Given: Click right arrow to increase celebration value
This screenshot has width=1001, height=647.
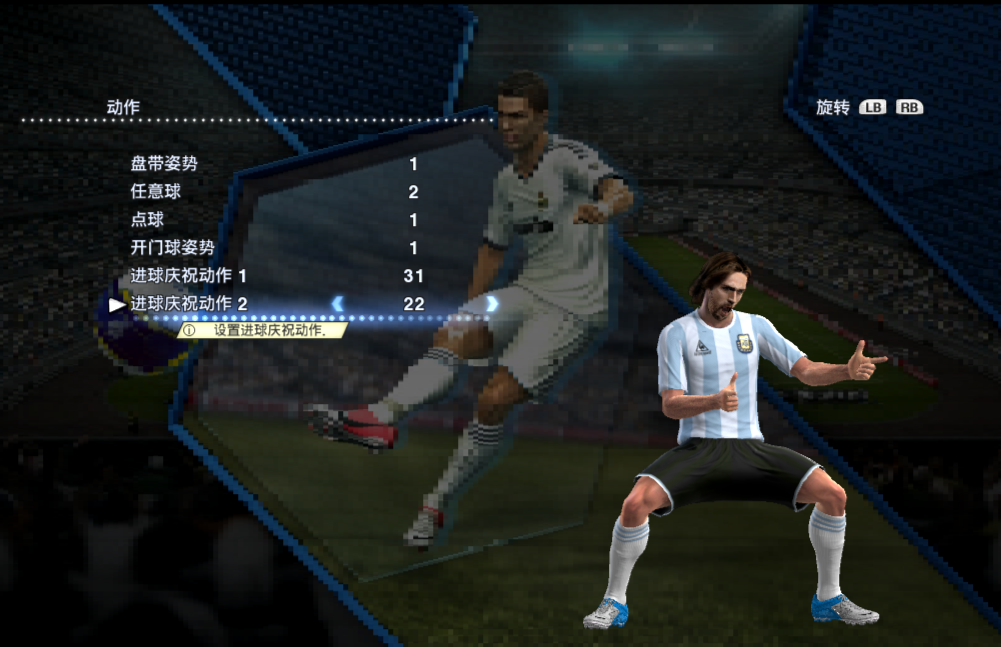Looking at the screenshot, I should point(492,304).
